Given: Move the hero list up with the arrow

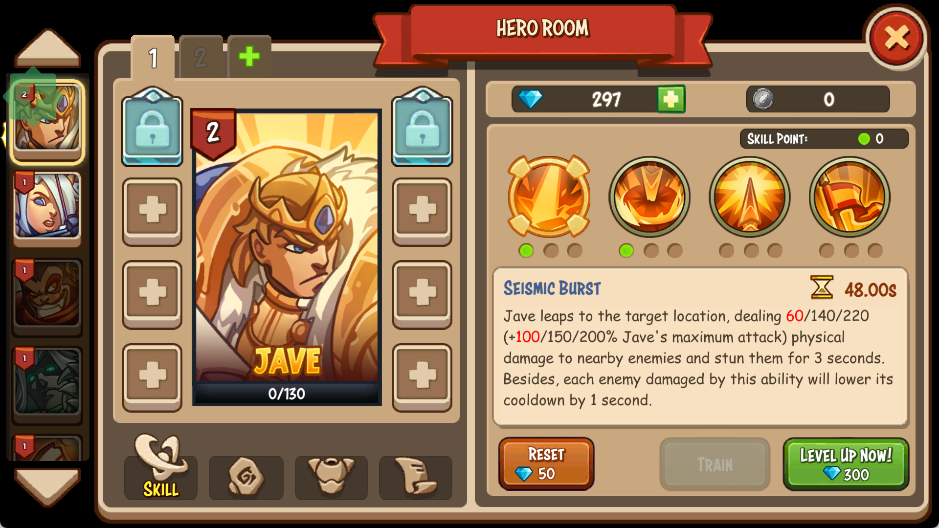Looking at the screenshot, I should (47, 48).
